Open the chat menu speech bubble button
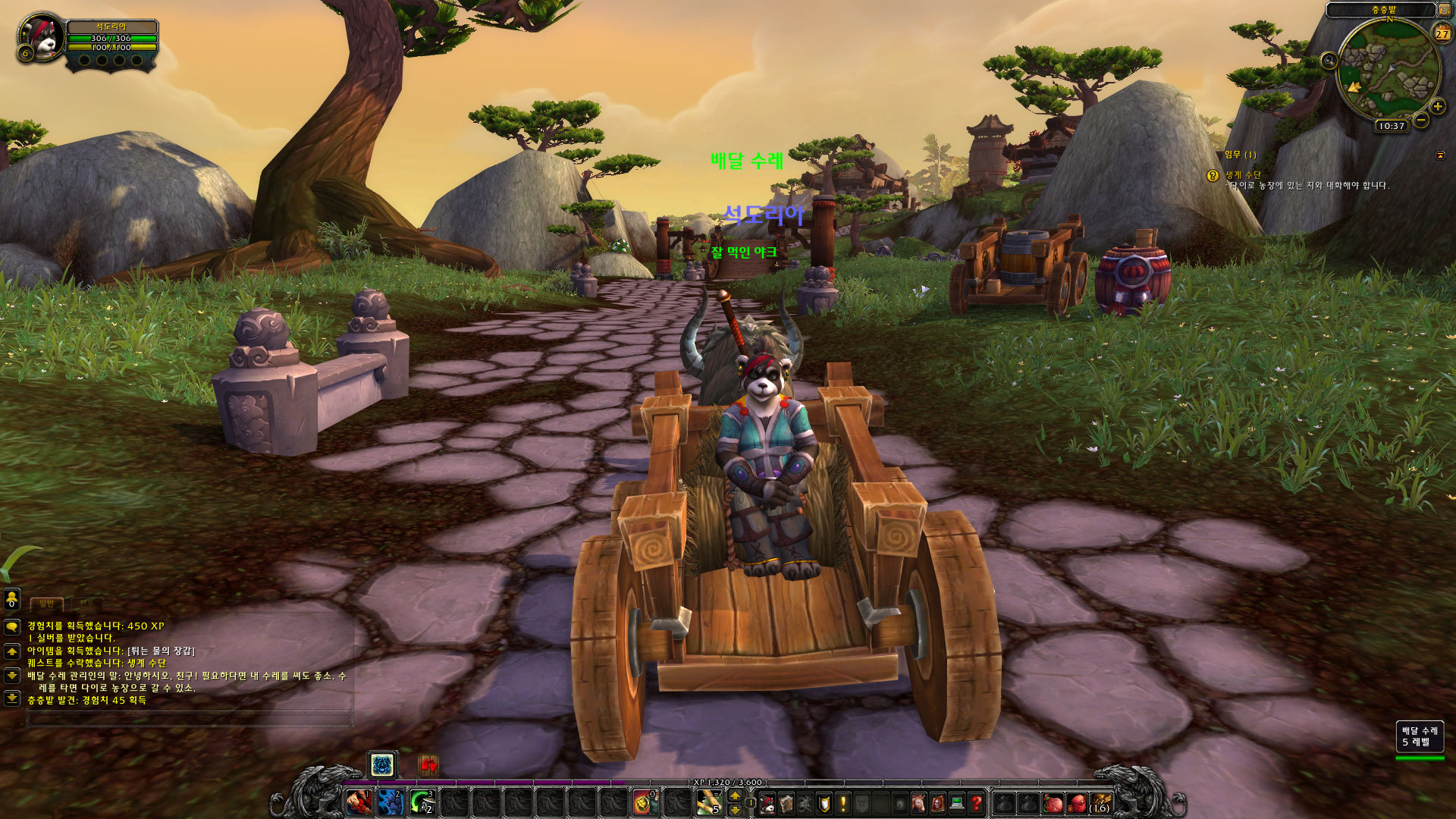The width and height of the screenshot is (1456, 819). coord(11,627)
